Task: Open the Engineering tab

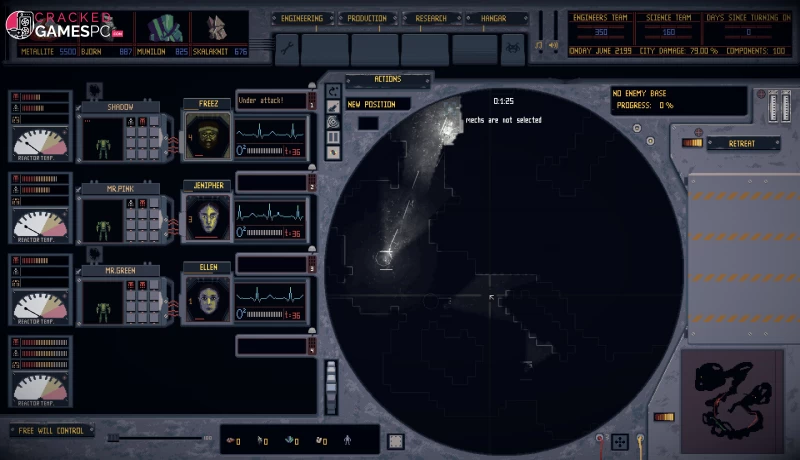Action: coord(302,18)
